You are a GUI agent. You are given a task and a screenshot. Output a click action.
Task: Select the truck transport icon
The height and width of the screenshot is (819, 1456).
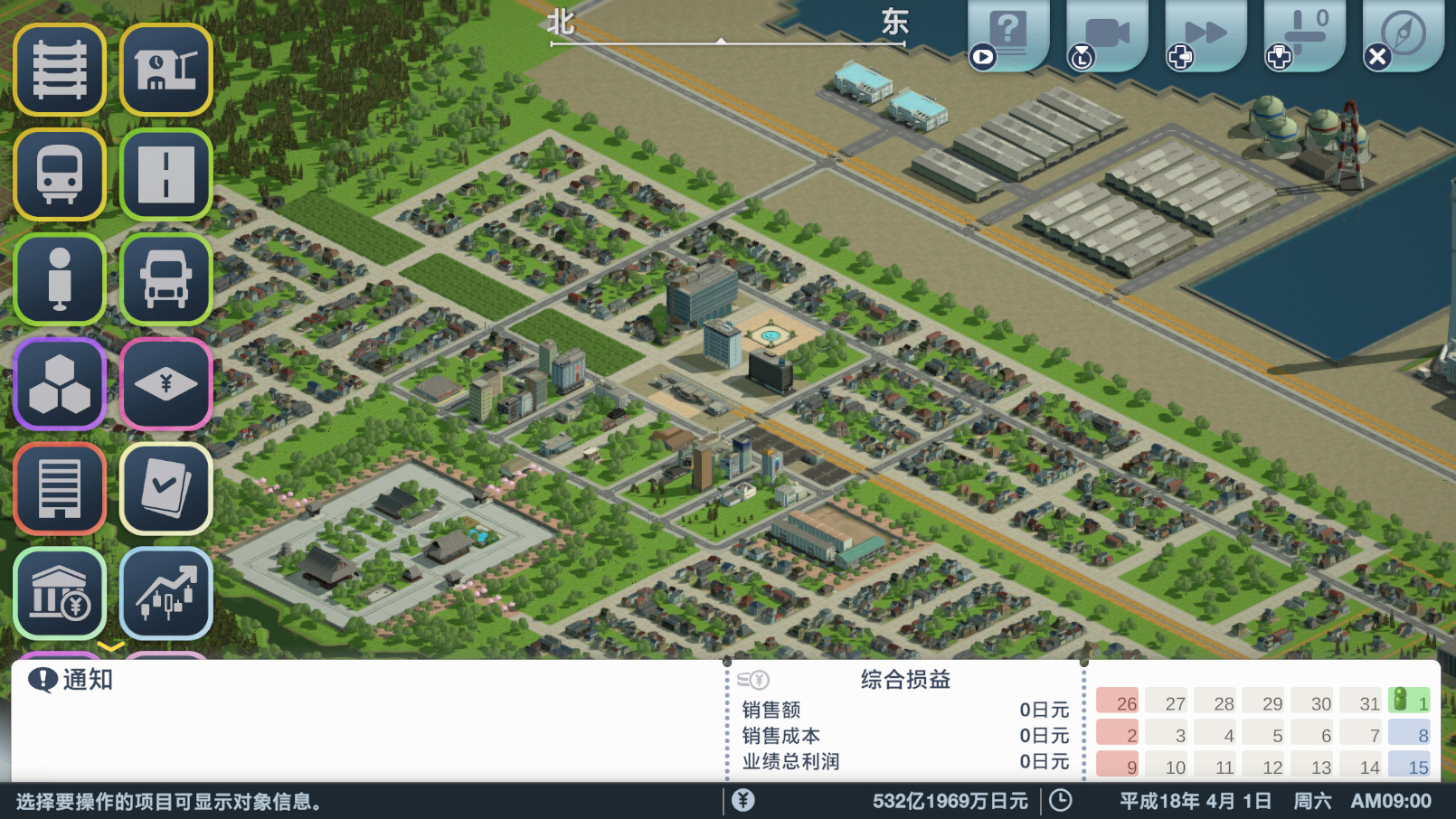166,278
